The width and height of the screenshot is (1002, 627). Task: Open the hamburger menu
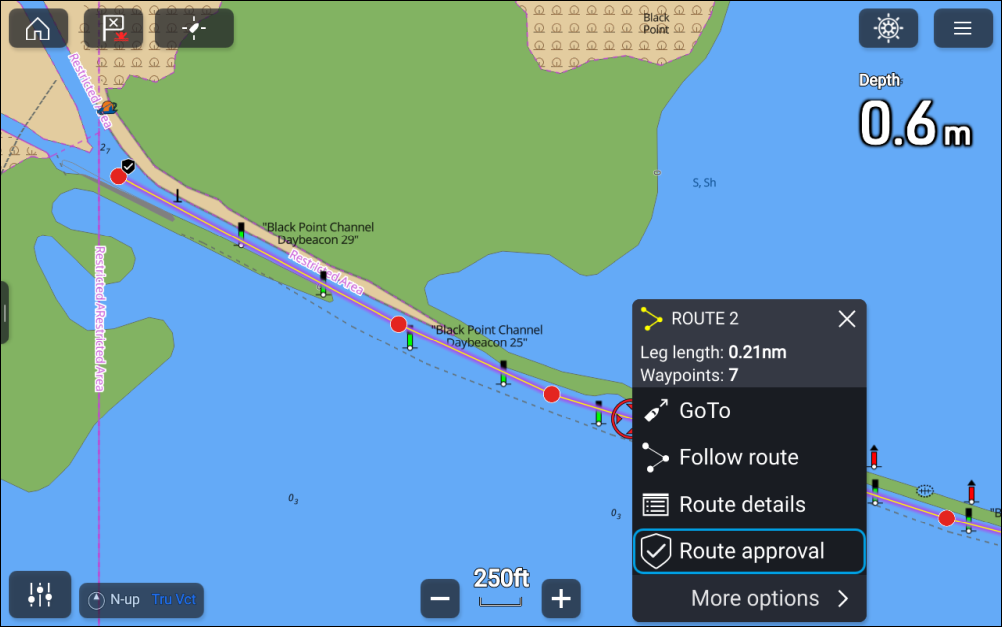tap(963, 28)
